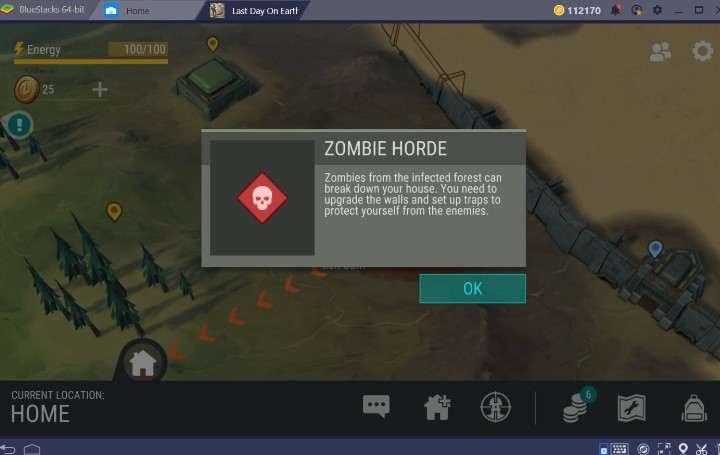Click the teal exclamation alert marker
This screenshot has height=455, width=720.
click(18, 124)
